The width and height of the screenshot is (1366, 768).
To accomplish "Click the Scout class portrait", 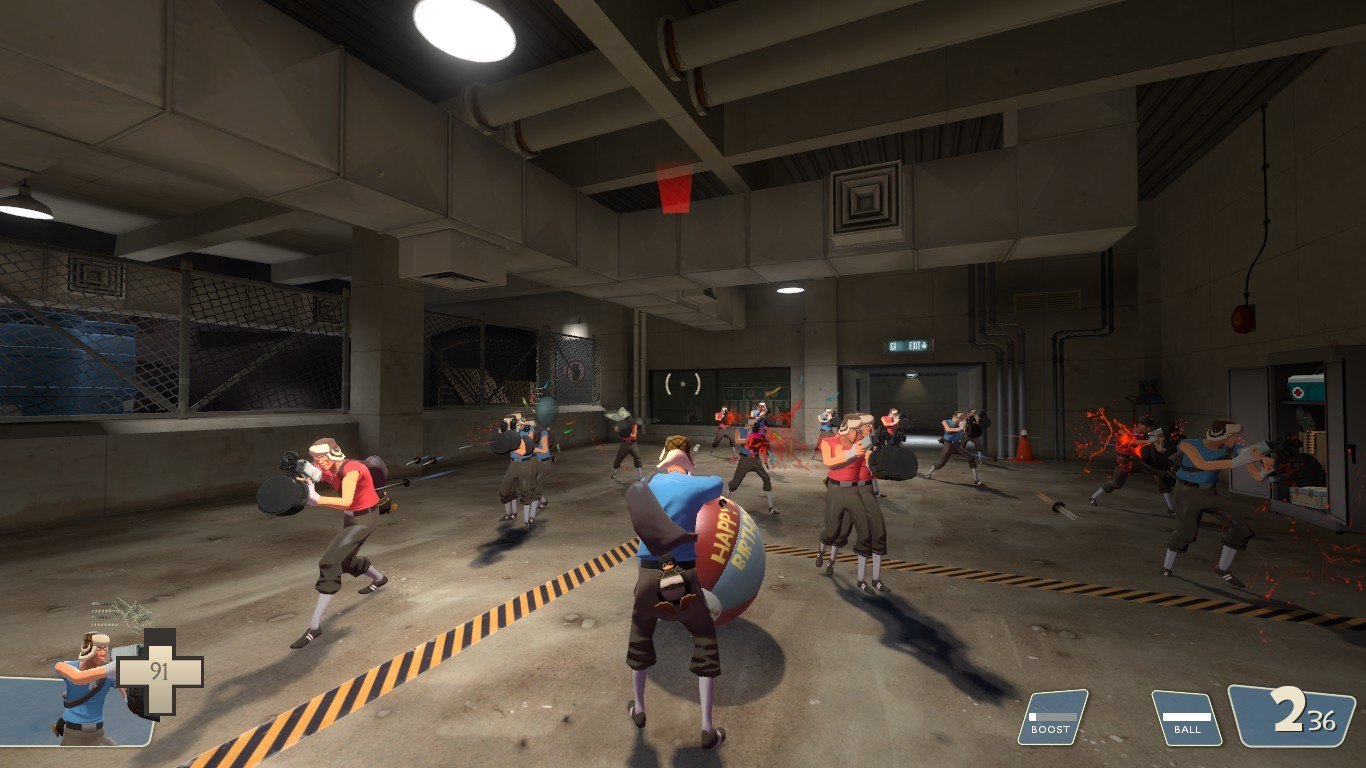I will 85,688.
